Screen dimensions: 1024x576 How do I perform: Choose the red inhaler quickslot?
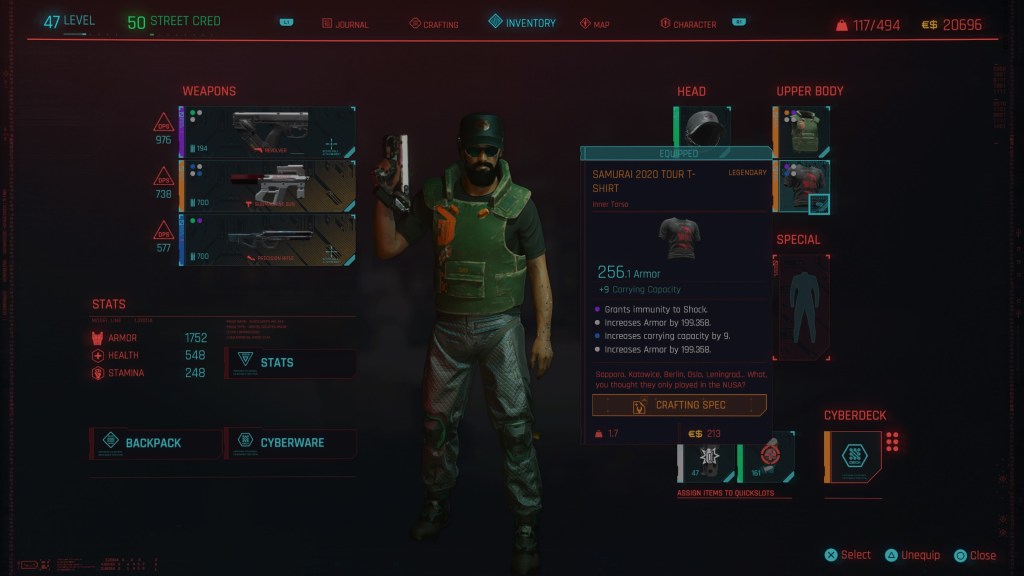767,457
